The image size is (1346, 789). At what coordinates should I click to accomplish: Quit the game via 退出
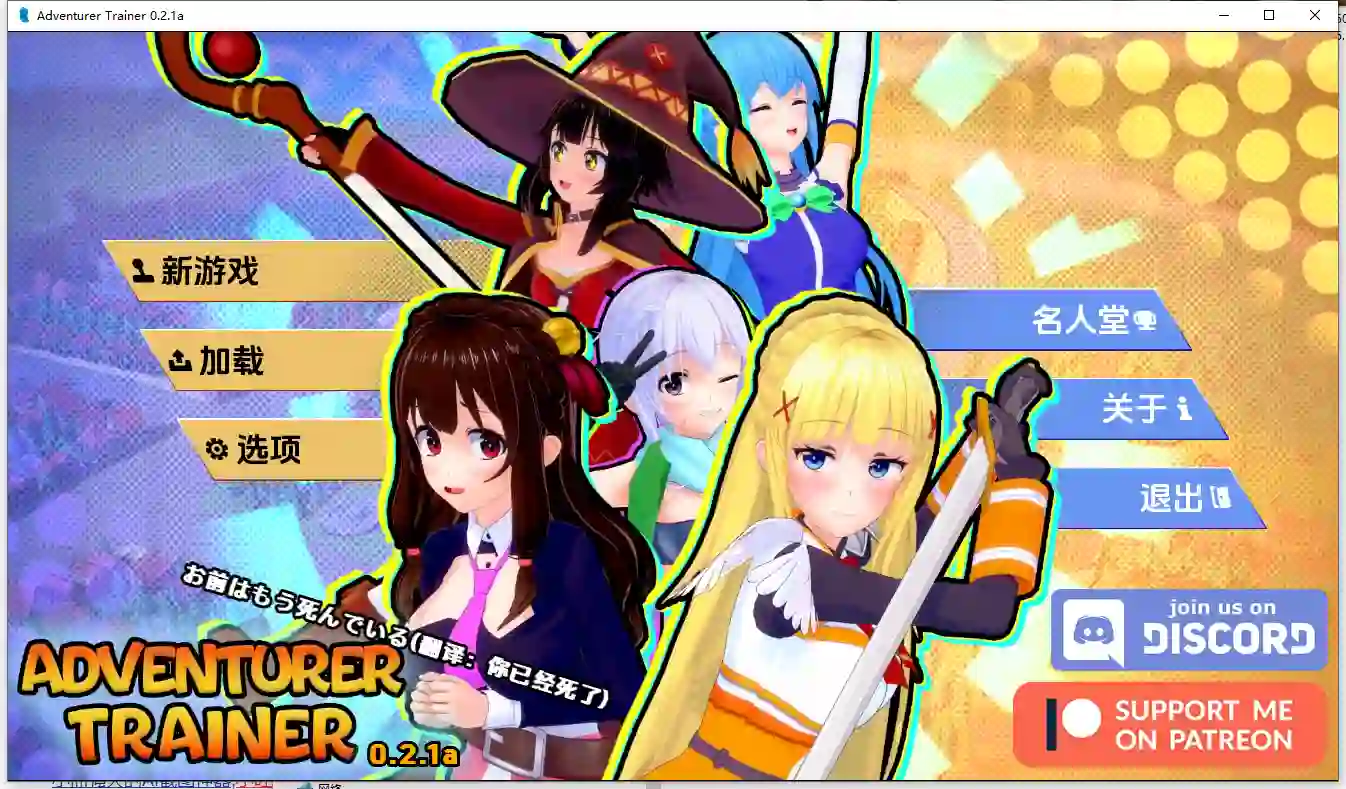1175,496
